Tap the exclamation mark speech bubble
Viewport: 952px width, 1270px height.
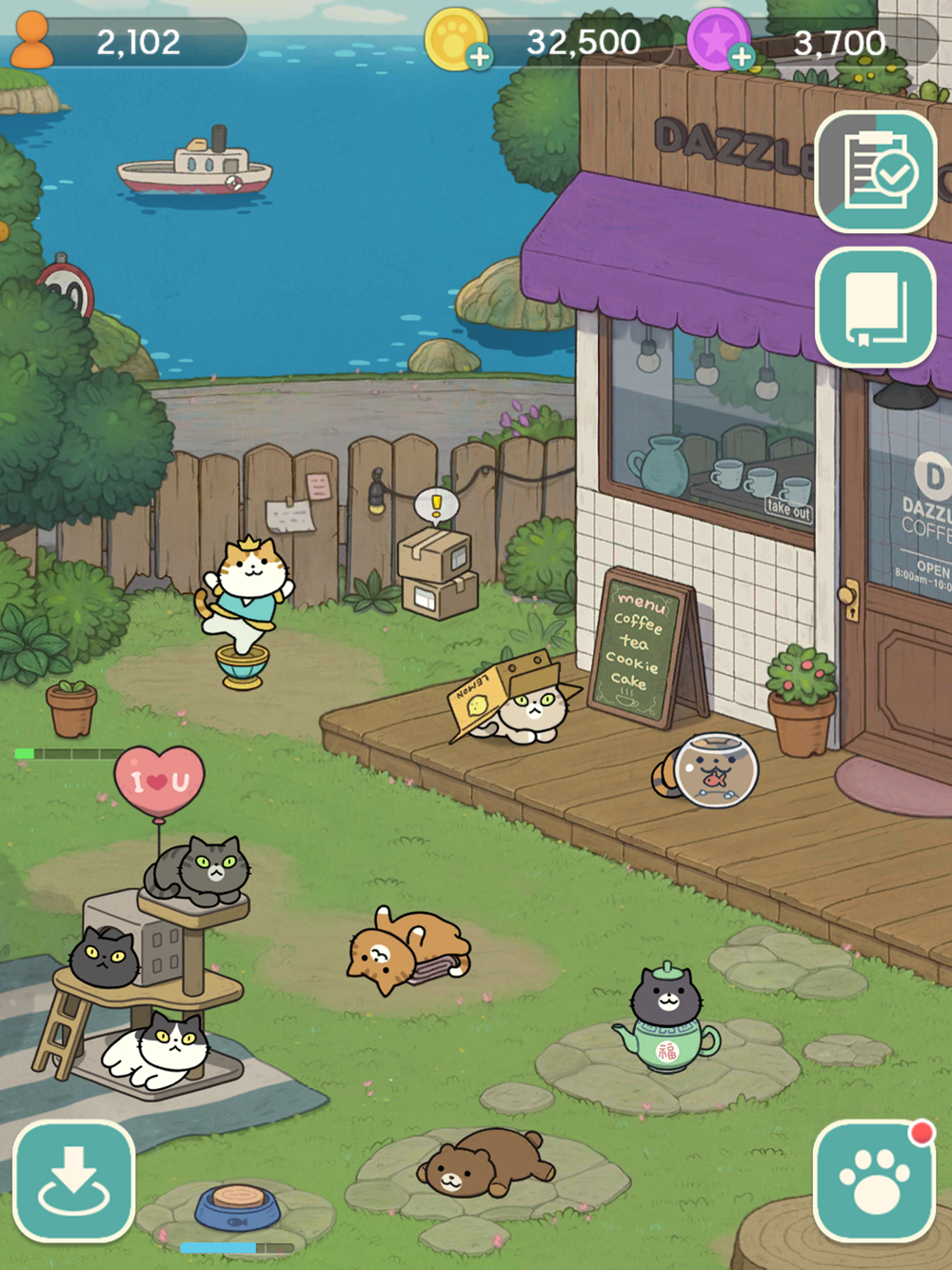(437, 505)
